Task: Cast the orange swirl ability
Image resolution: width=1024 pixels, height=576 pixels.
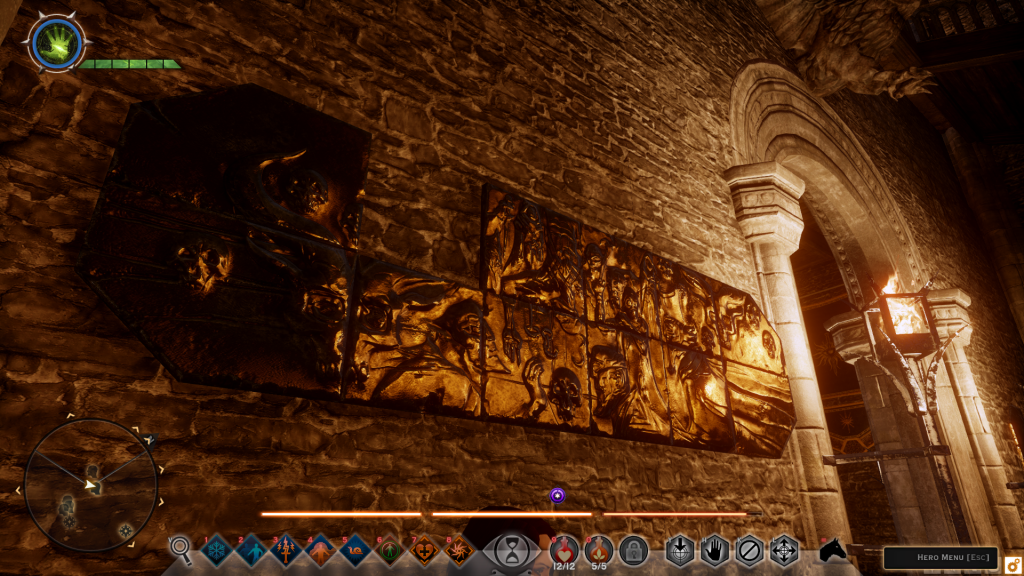Action: pos(459,550)
